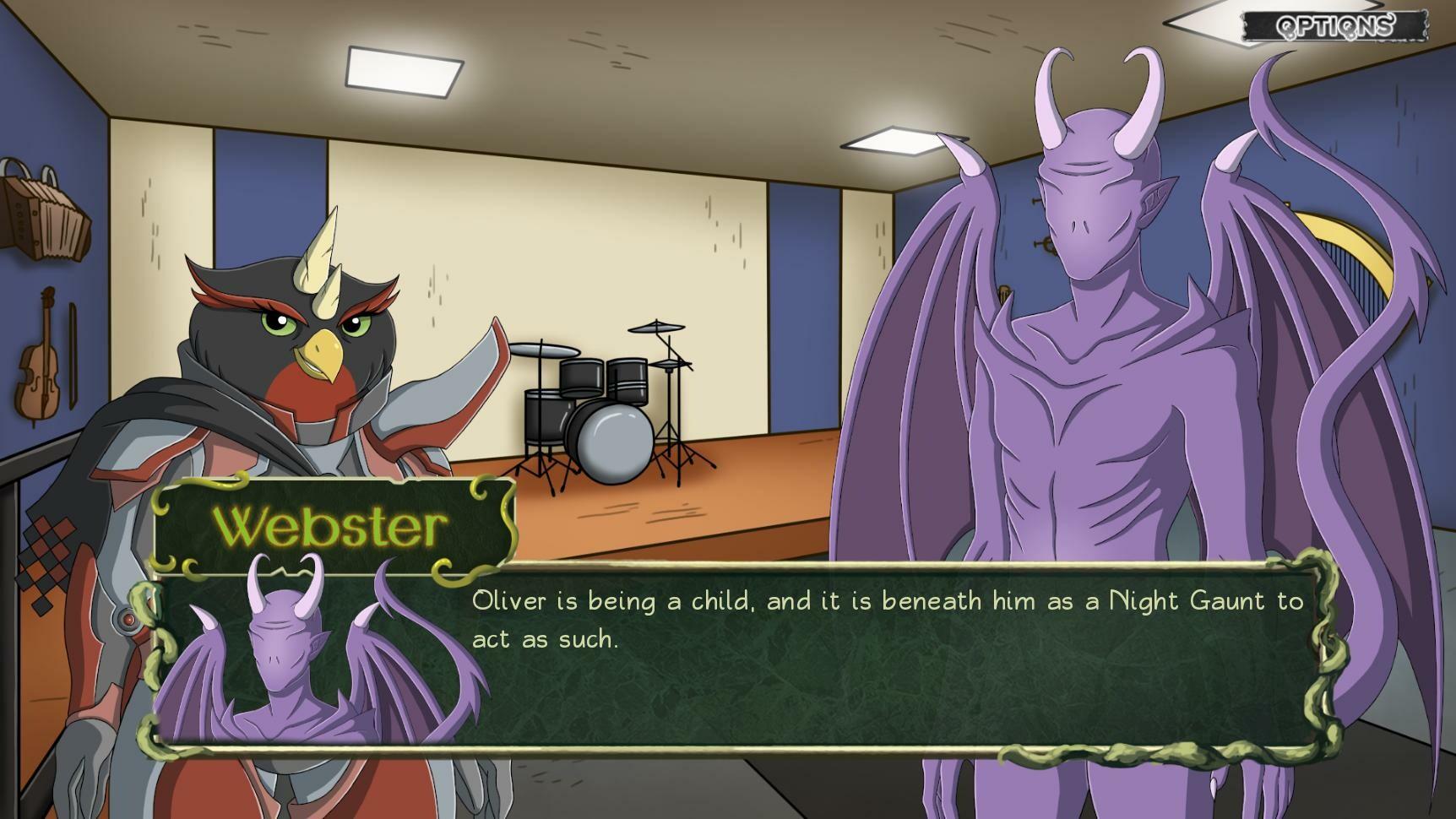
Task: Click the word 'Oliver' in the dialogue text
Action: (x=507, y=601)
